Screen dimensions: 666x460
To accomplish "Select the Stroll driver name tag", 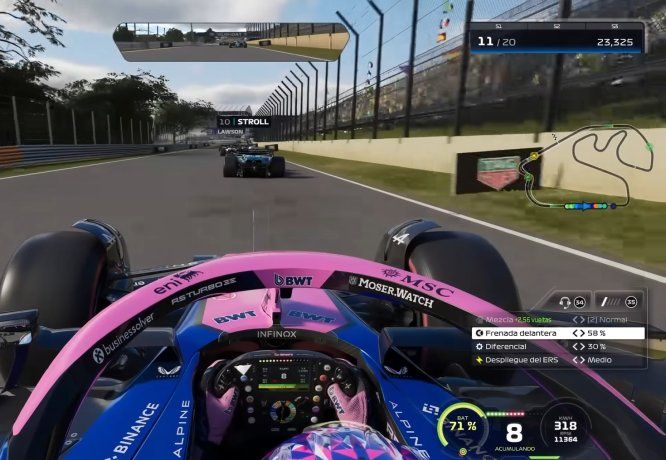I will pyautogui.click(x=244, y=122).
